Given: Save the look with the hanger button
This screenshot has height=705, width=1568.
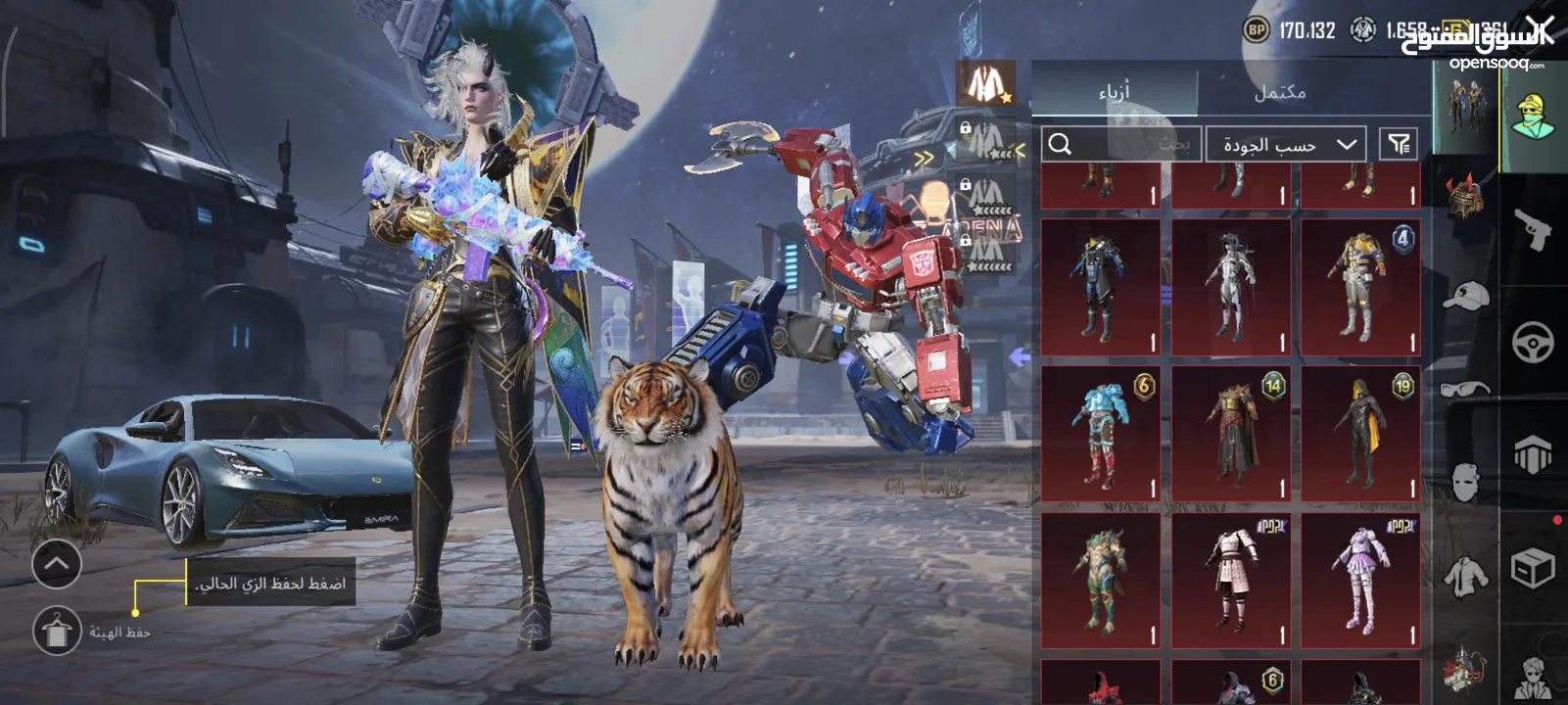Looking at the screenshot, I should coord(58,630).
